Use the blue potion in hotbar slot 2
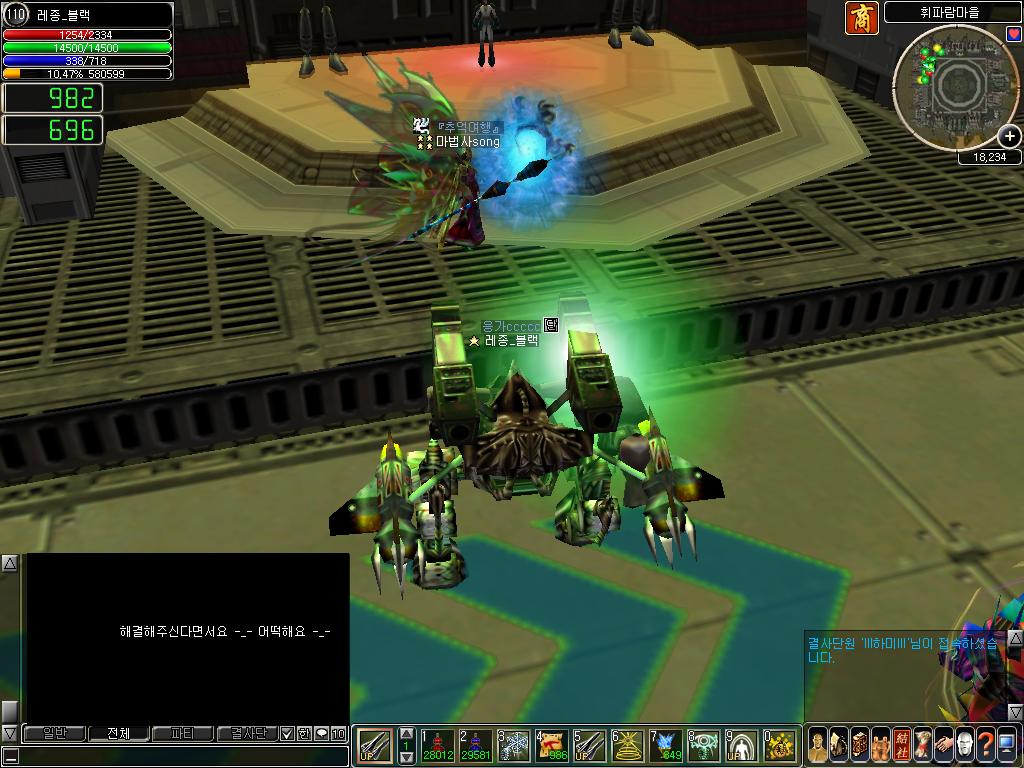1024x768 pixels. point(475,745)
